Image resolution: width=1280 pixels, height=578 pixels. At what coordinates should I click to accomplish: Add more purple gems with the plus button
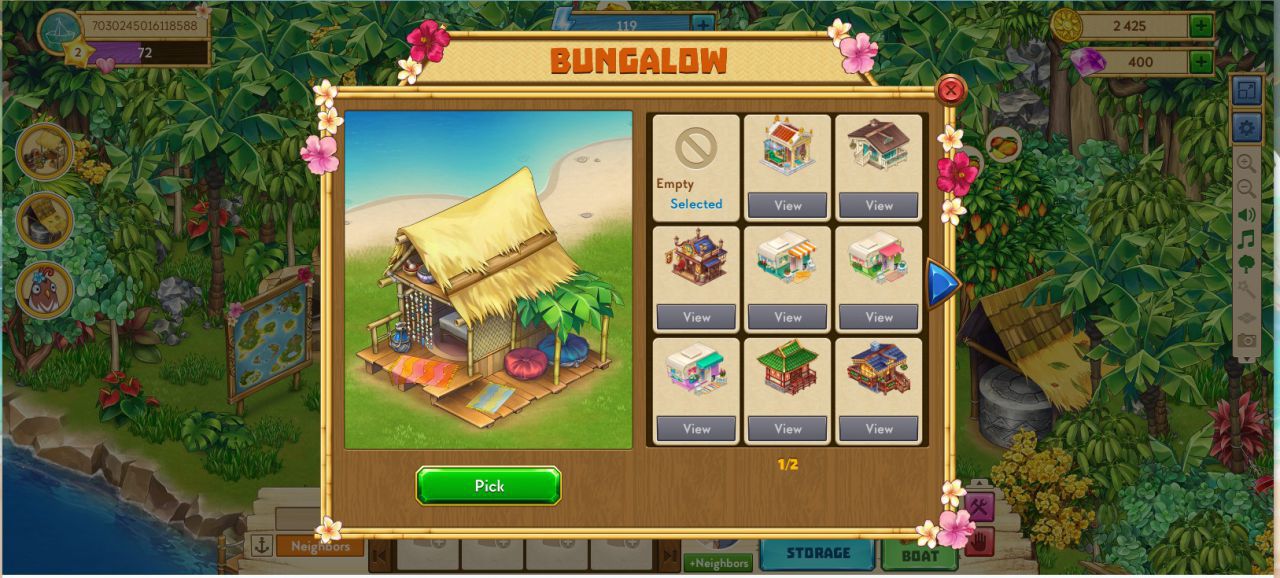(x=1201, y=62)
